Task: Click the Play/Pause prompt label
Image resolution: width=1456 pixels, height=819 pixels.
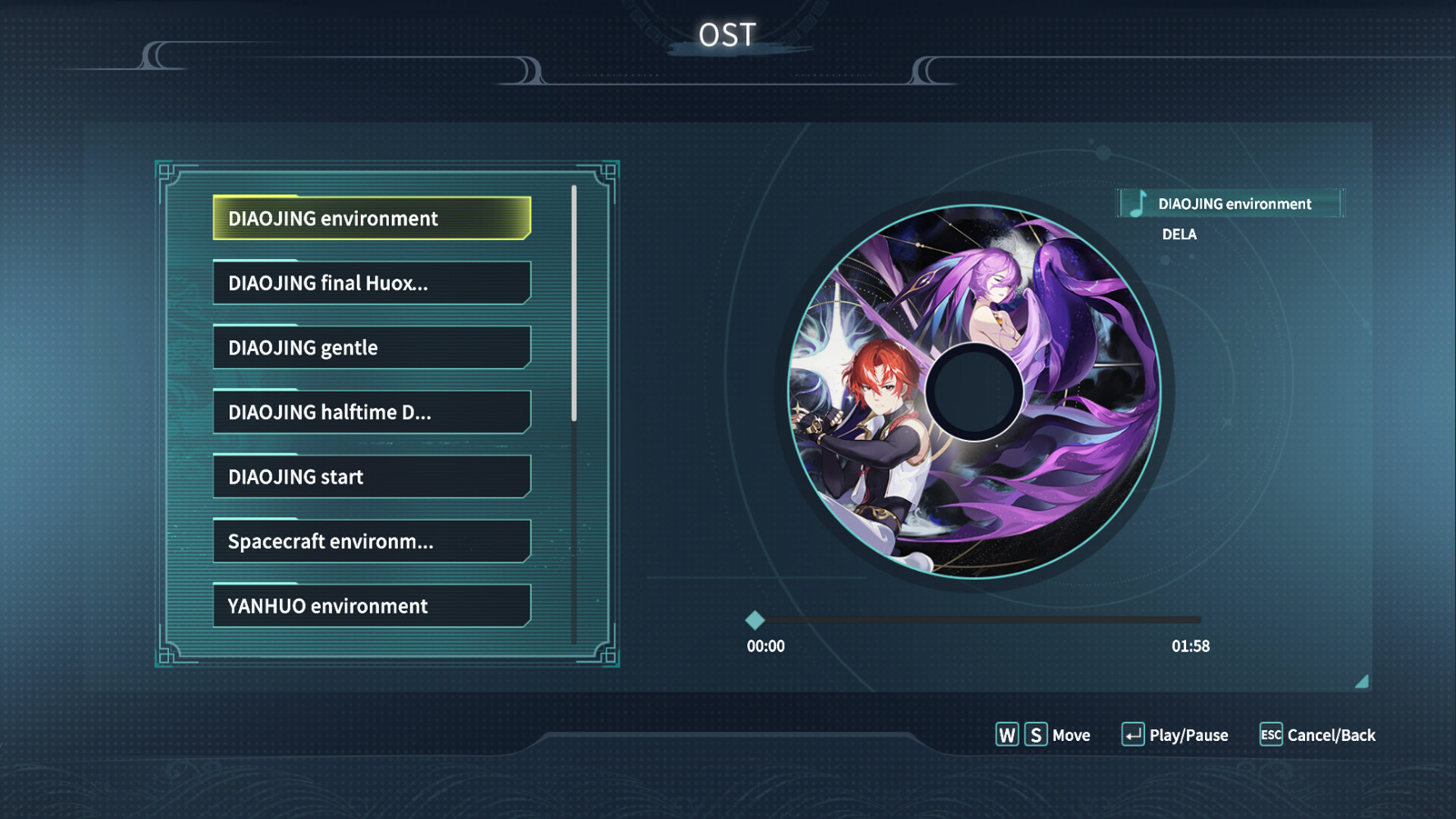Action: tap(1188, 735)
